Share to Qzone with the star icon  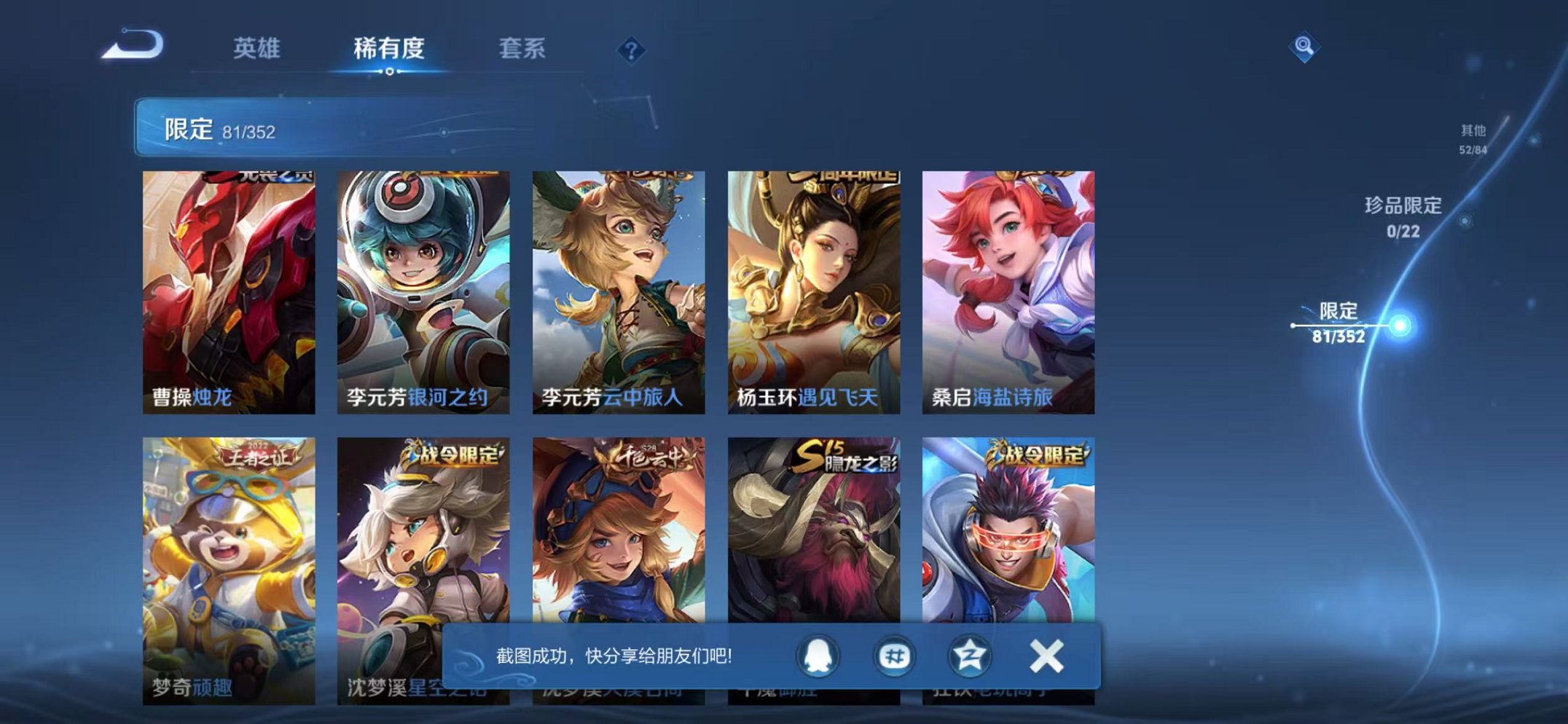[x=972, y=656]
